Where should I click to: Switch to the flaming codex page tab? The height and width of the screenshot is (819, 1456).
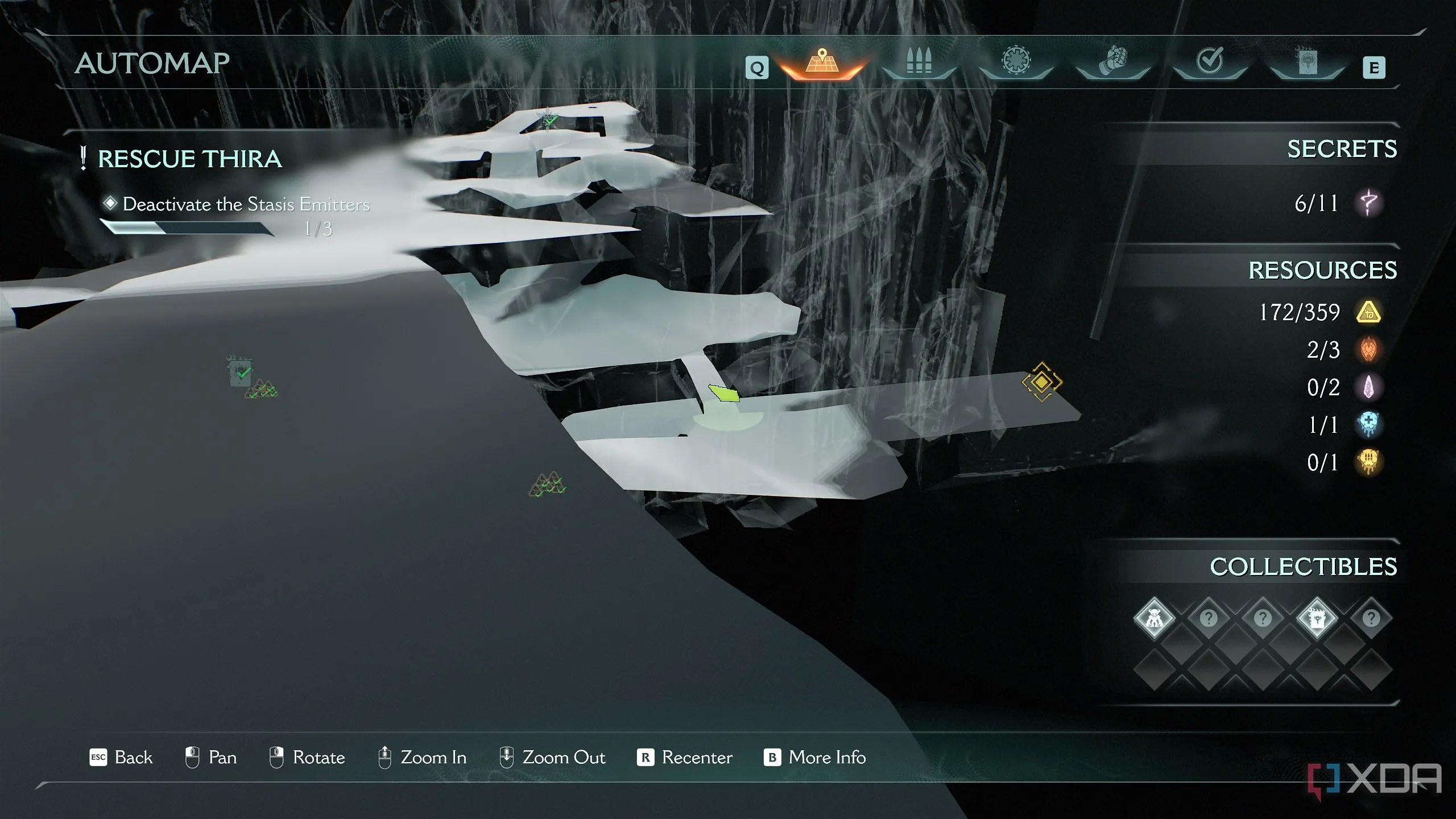1306,61
